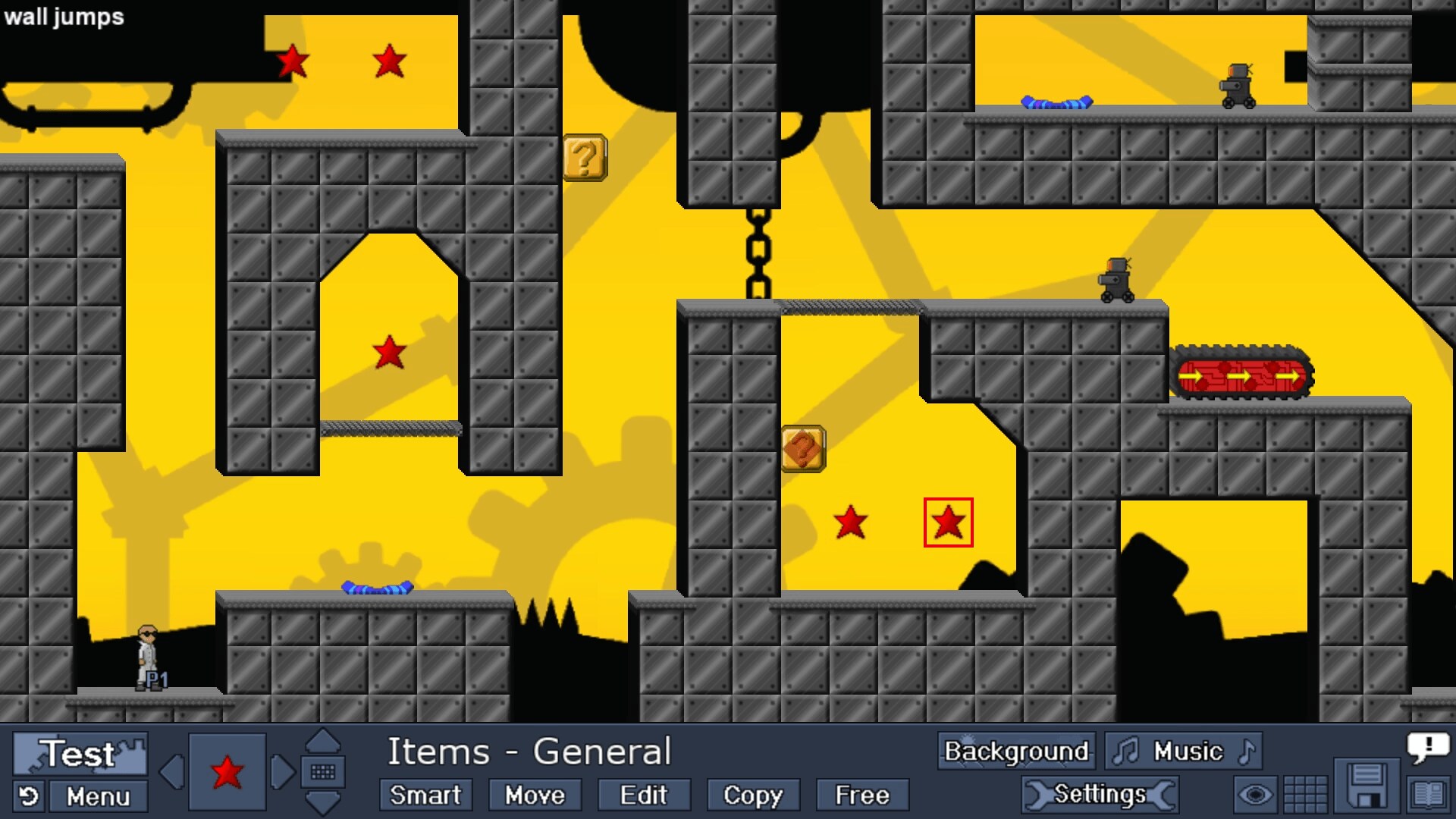Screen dimensions: 1456x819
Task: Open the Background selector
Action: (1015, 752)
